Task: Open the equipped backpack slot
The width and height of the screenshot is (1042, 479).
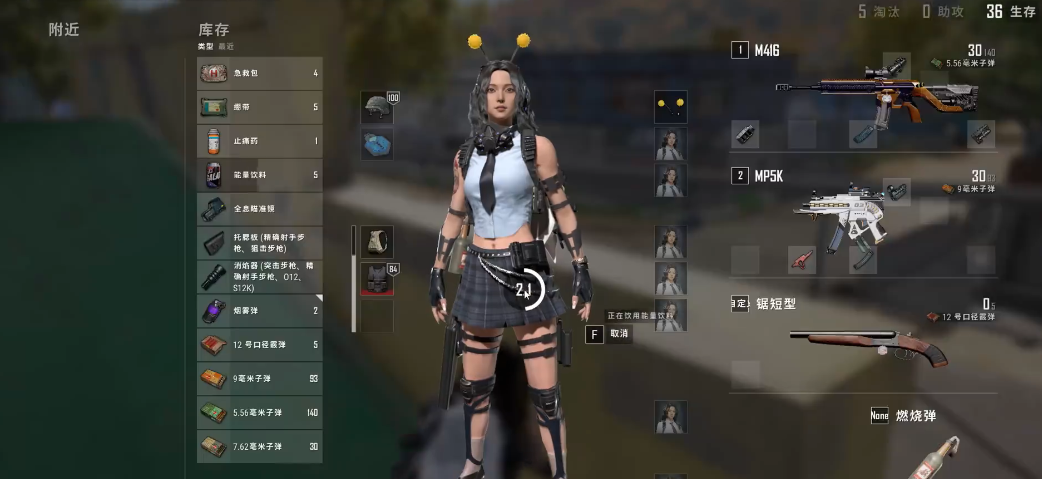Action: 377,241
